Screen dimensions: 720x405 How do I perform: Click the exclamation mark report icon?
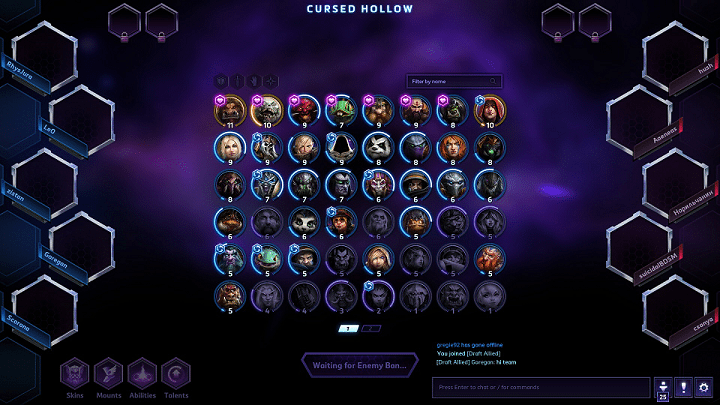(682, 388)
